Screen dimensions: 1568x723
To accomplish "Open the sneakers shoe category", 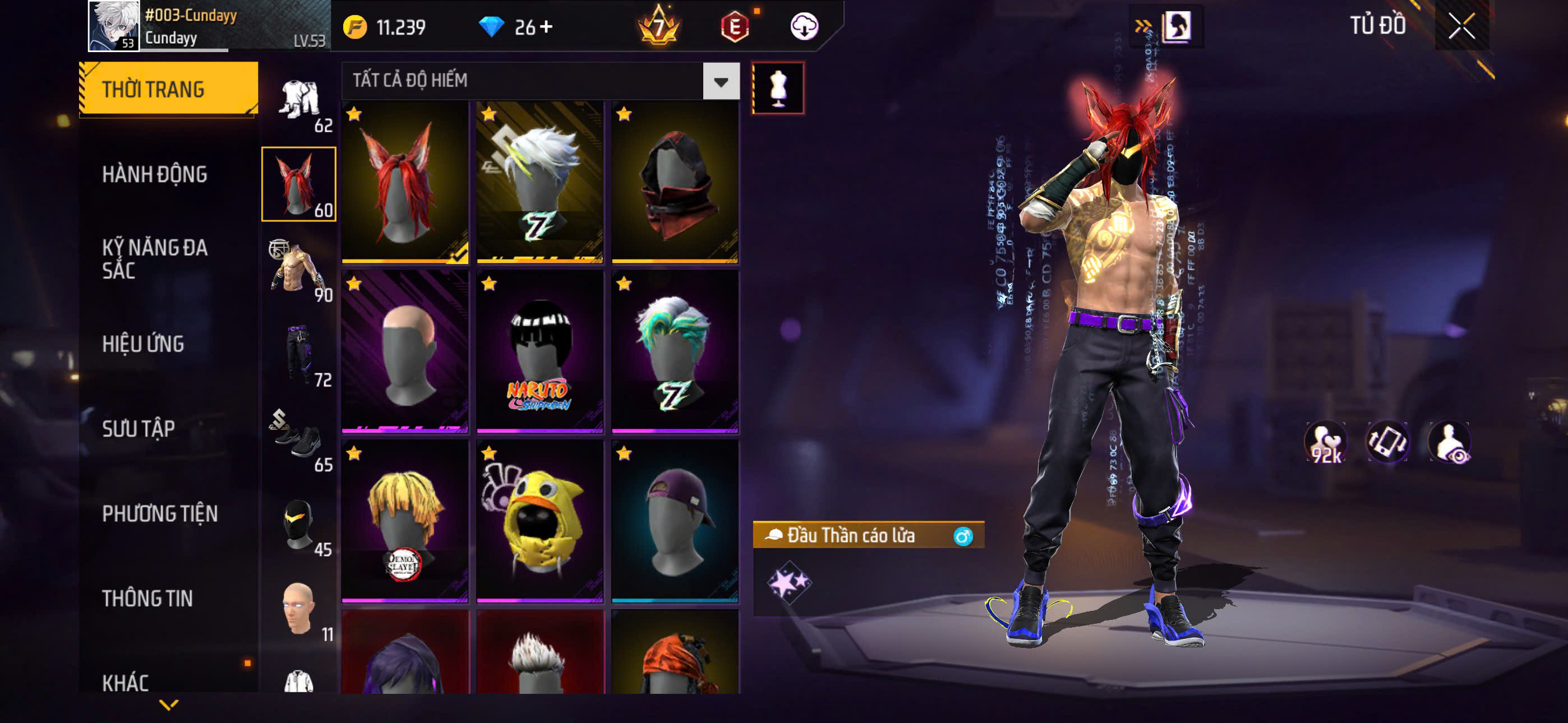I will tap(299, 439).
